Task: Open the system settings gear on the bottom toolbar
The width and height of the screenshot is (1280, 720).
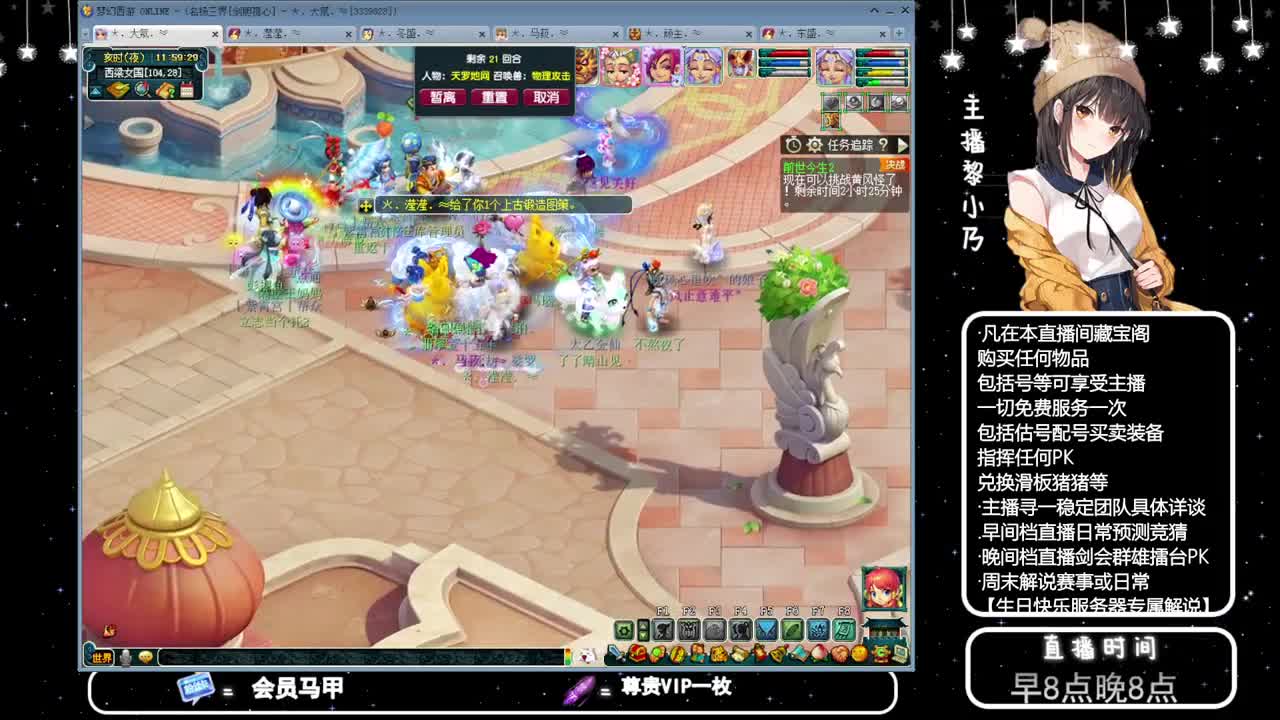Action: (x=622, y=630)
